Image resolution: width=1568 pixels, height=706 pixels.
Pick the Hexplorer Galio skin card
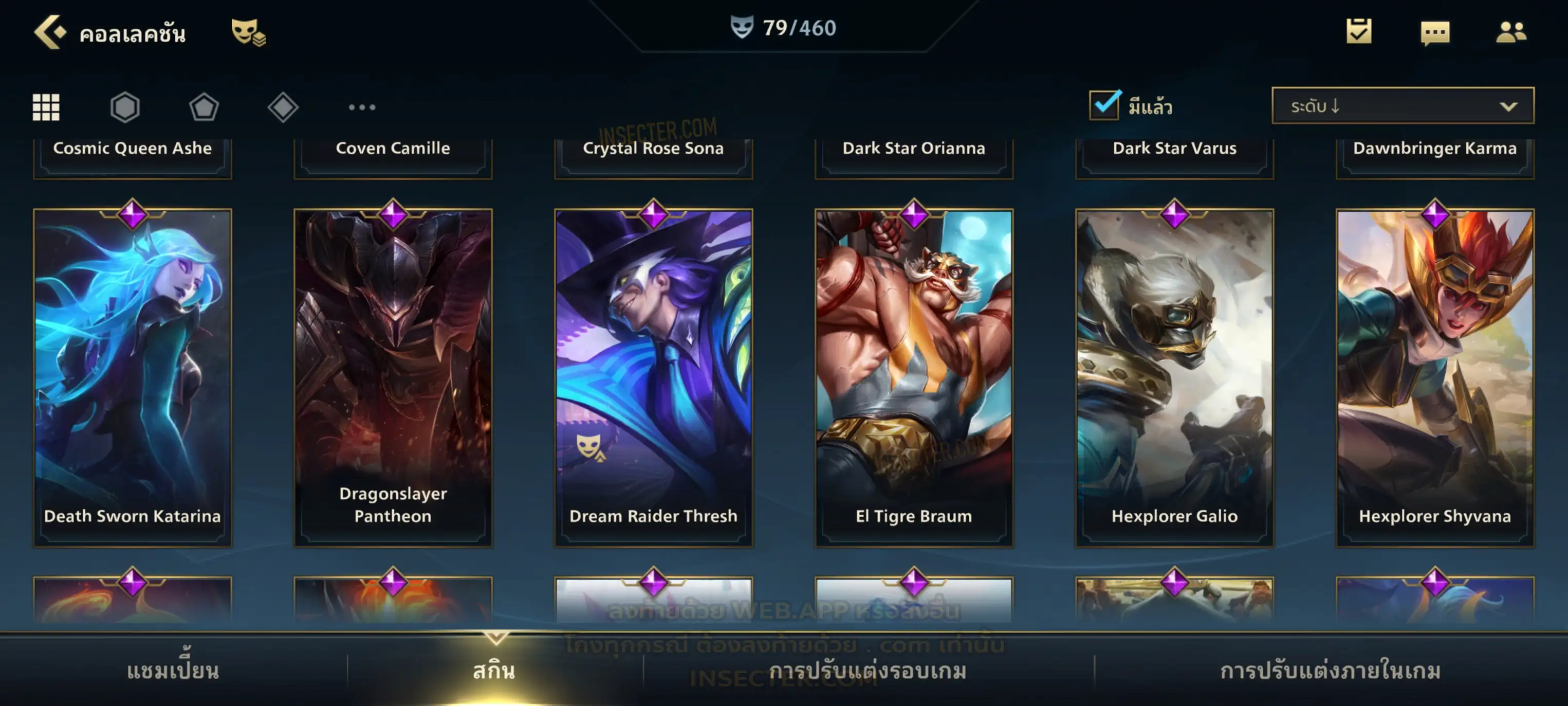1175,377
